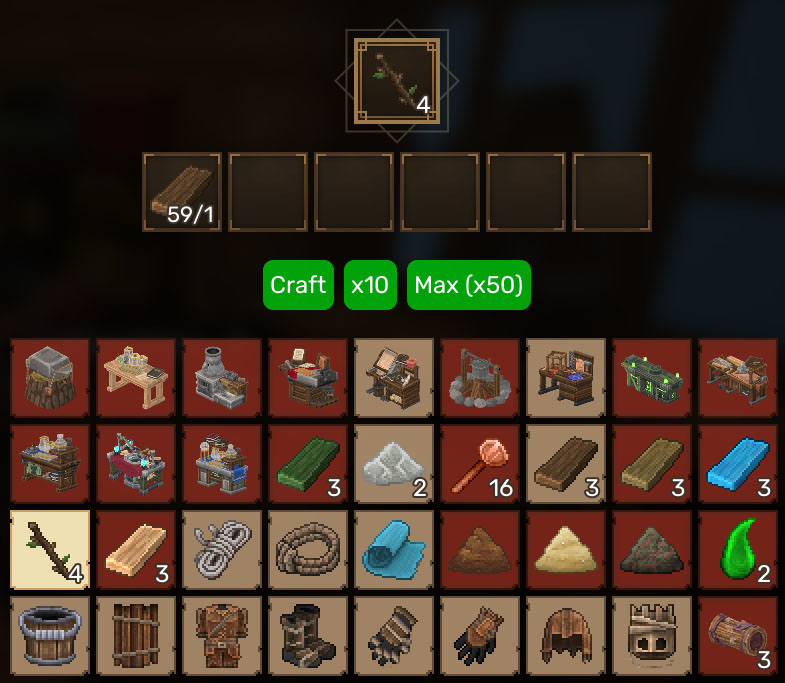This screenshot has width=785, height=683.
Task: Select the copper mallet recipe
Action: (480, 464)
